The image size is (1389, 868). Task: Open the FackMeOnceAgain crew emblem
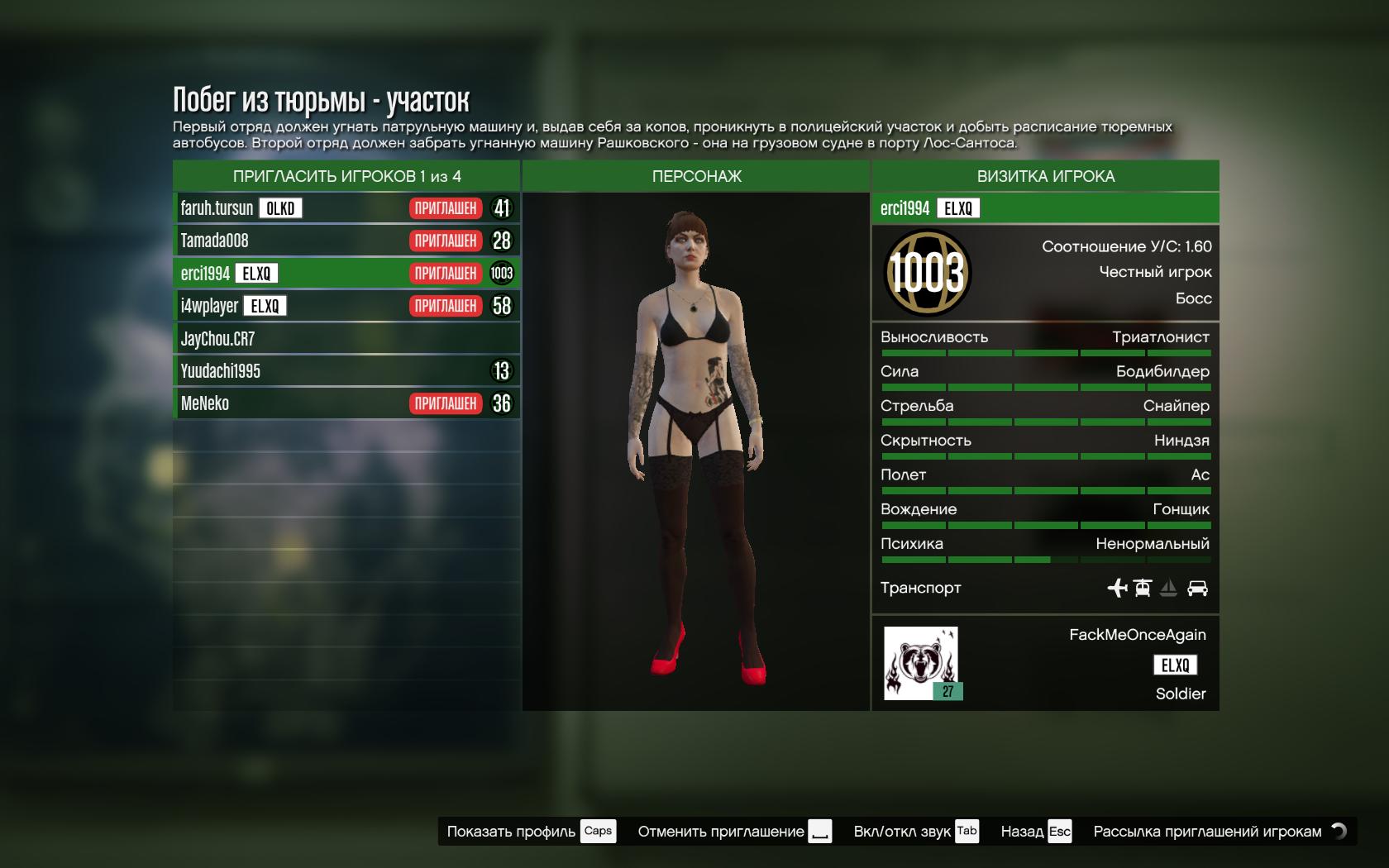[921, 663]
